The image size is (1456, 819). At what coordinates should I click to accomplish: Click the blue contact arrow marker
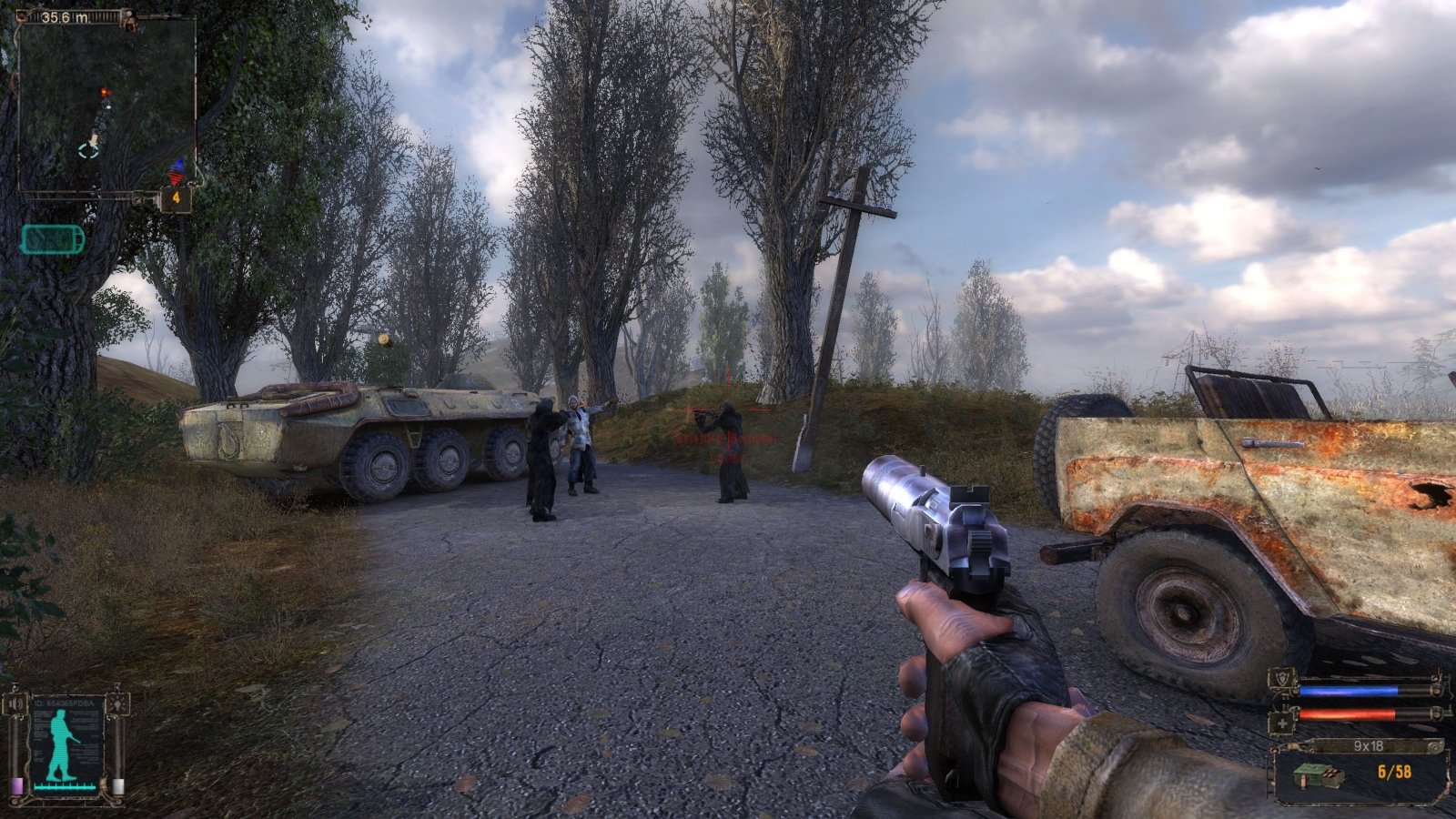tap(179, 165)
